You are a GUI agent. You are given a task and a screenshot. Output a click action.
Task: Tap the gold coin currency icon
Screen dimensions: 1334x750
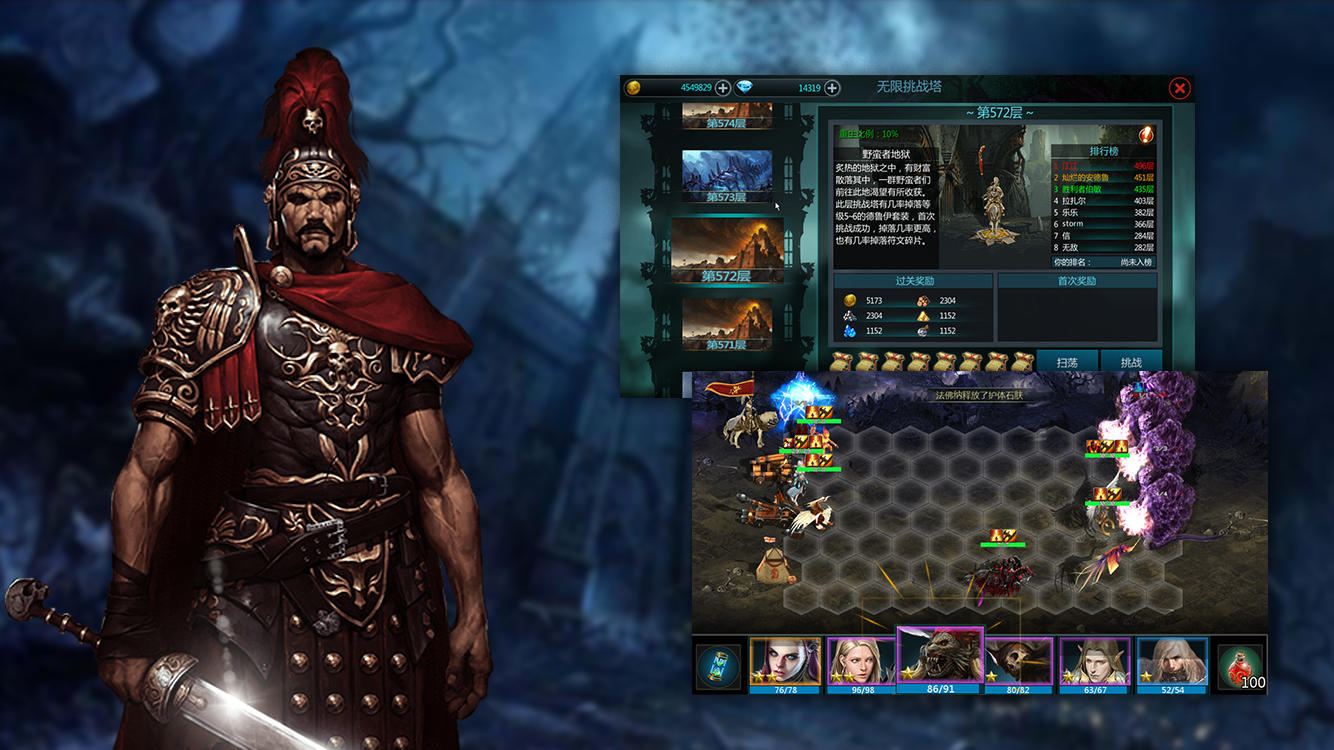[634, 88]
